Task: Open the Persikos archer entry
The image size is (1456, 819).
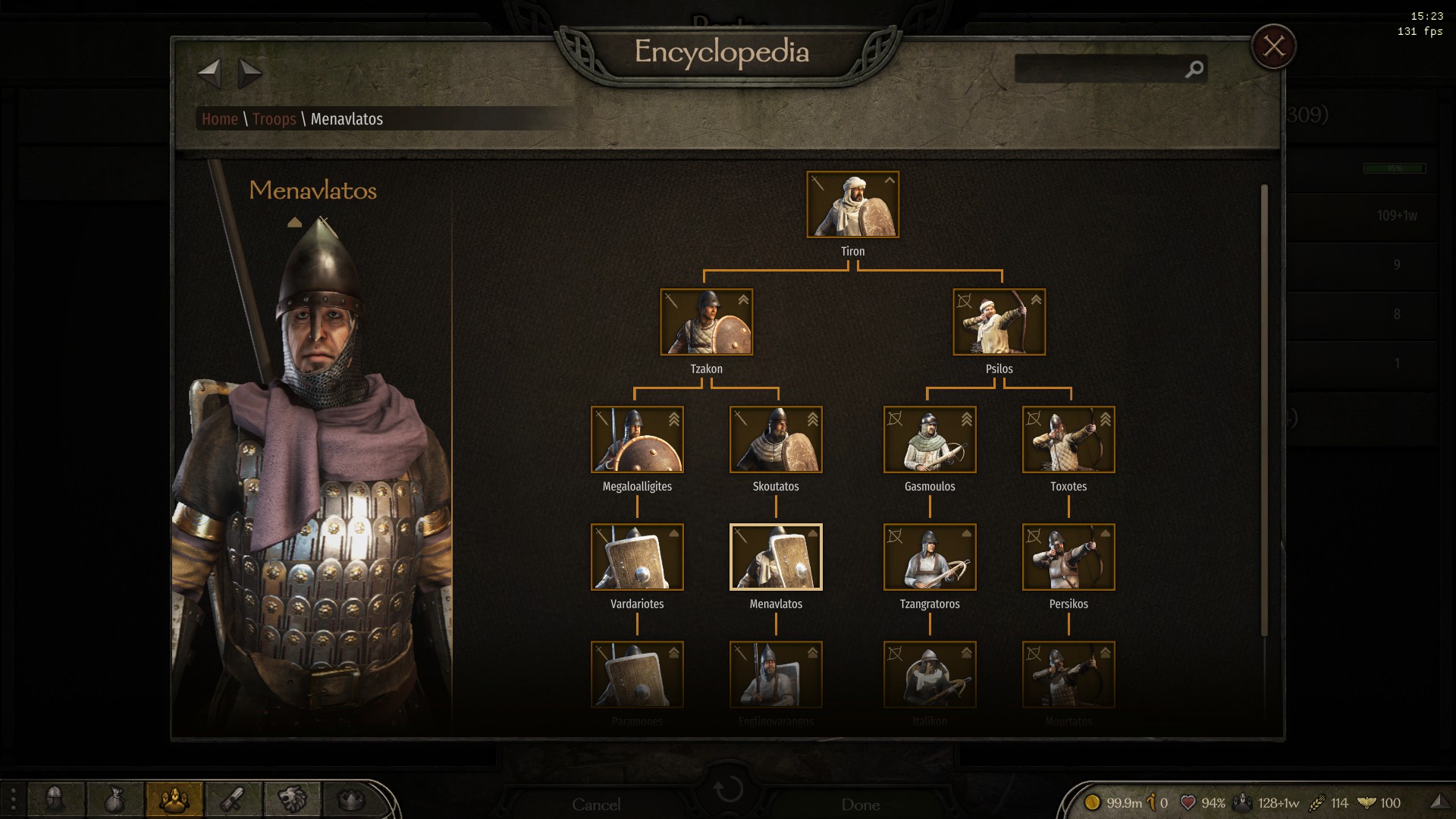Action: pyautogui.click(x=1068, y=557)
